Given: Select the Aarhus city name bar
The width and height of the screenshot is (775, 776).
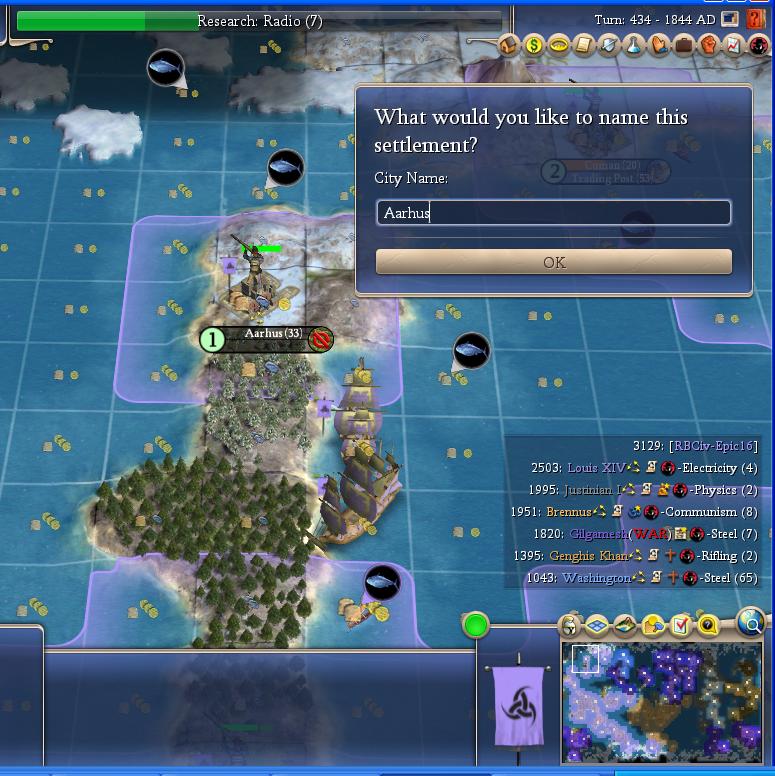Looking at the screenshot, I should coord(265,339).
